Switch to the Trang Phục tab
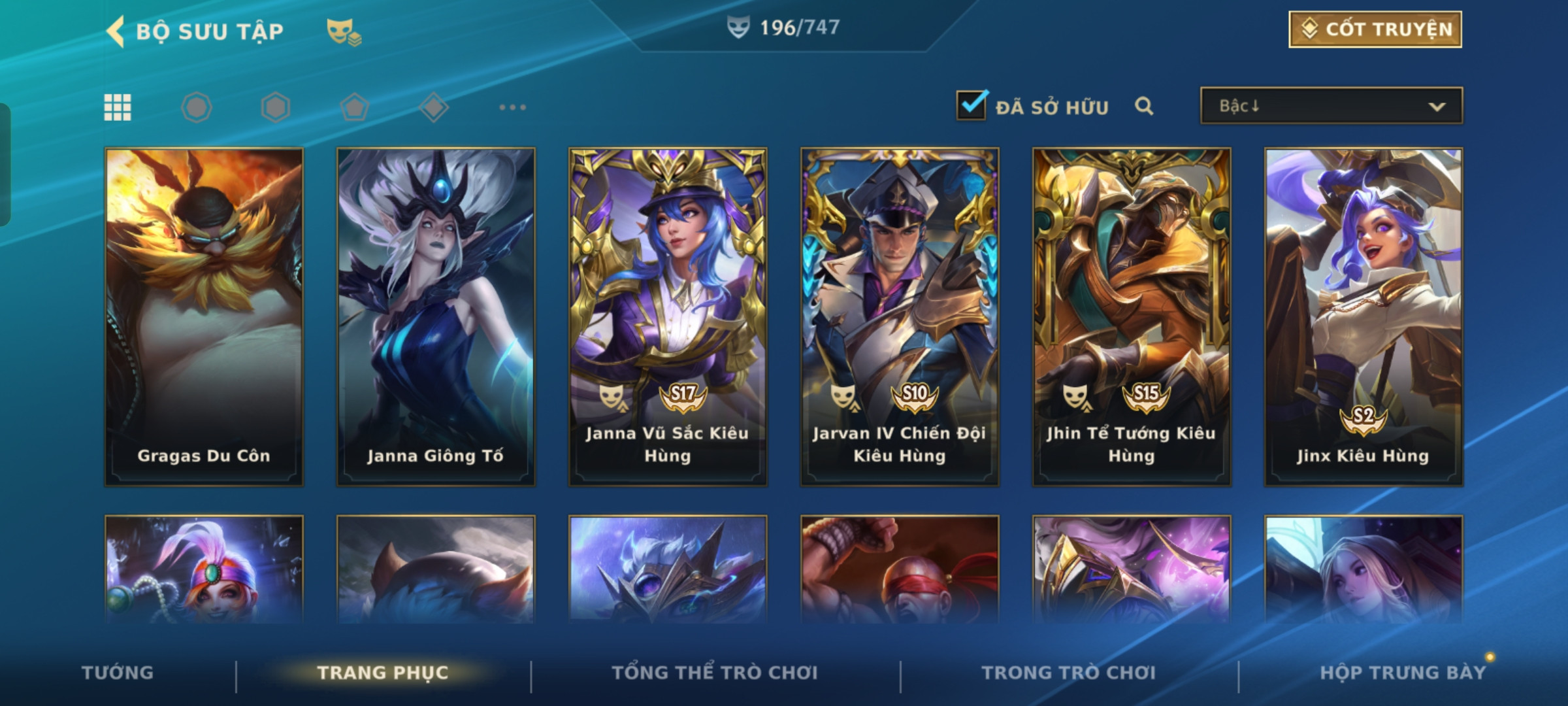Image resolution: width=1568 pixels, height=706 pixels. (383, 673)
